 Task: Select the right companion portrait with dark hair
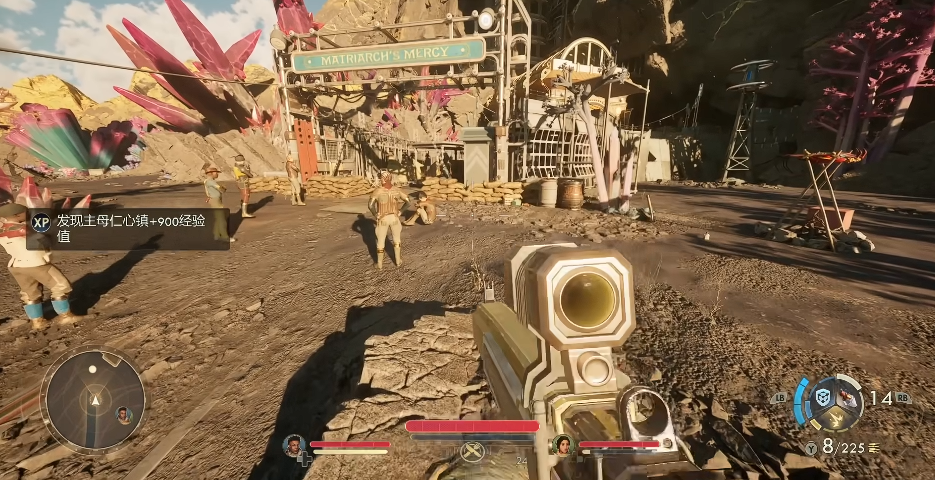click(x=562, y=445)
